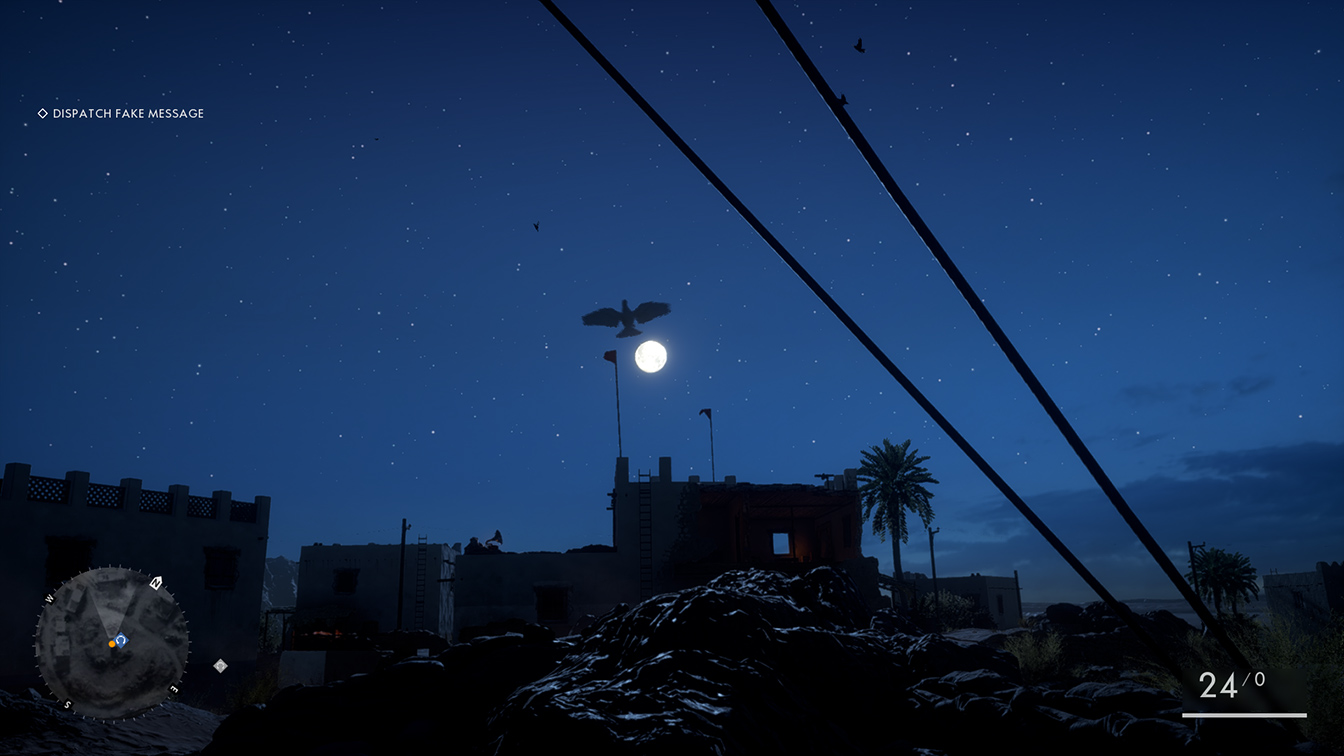The width and height of the screenshot is (1344, 756).
Task: Click the North indicator on minimap rim
Action: [x=156, y=583]
